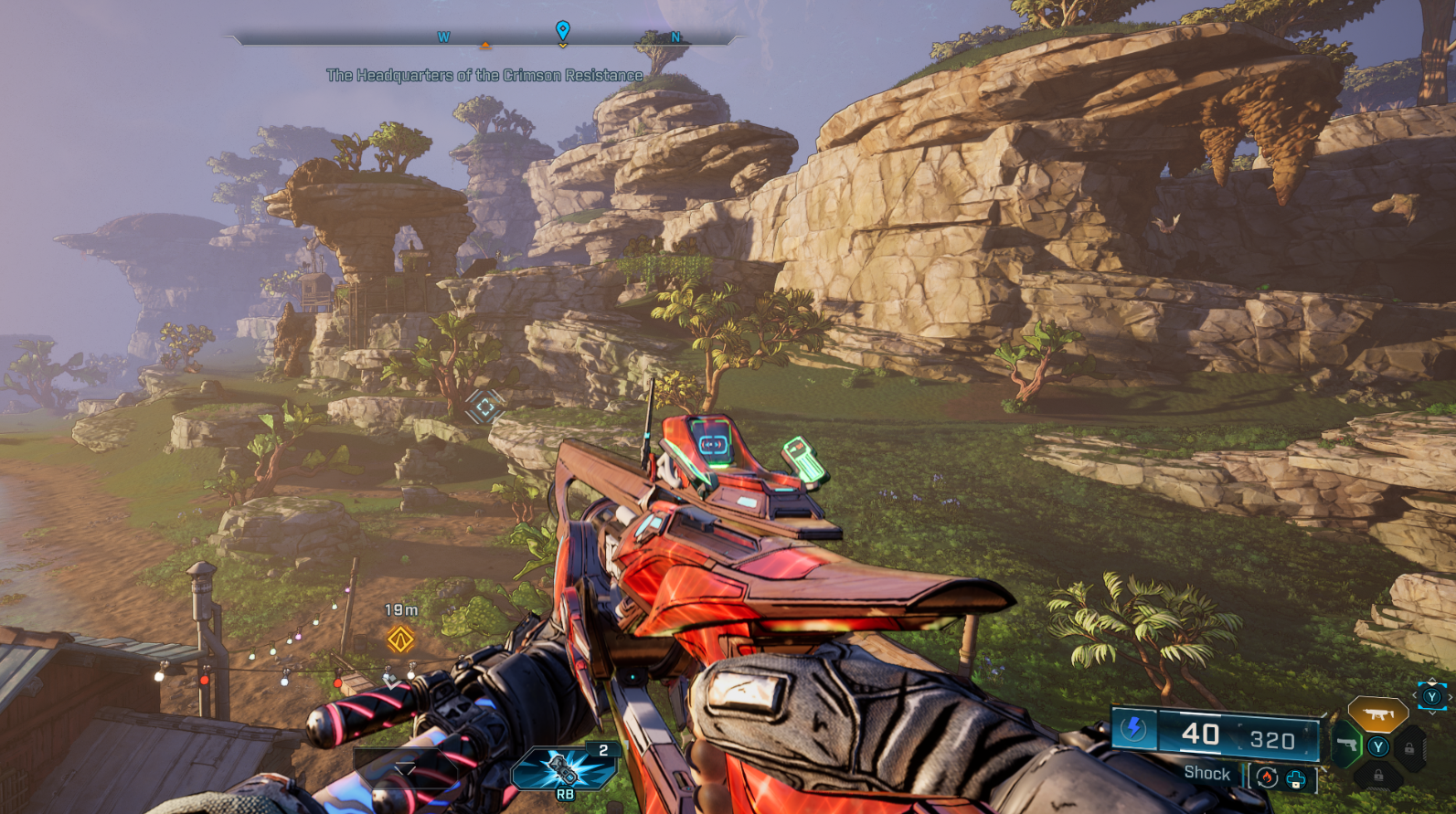Image resolution: width=1456 pixels, height=814 pixels.
Task: Click the grenade count badge showing 2
Action: (x=603, y=748)
